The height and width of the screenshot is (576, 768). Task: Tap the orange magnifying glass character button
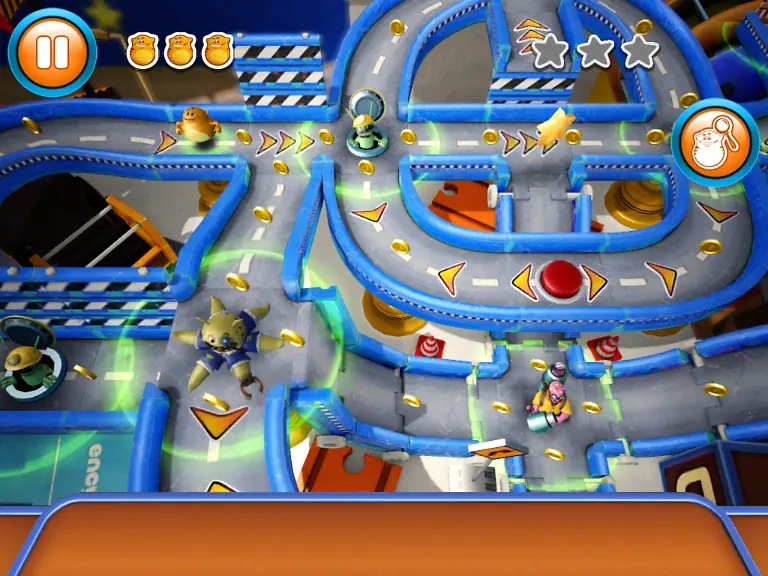pyautogui.click(x=715, y=143)
